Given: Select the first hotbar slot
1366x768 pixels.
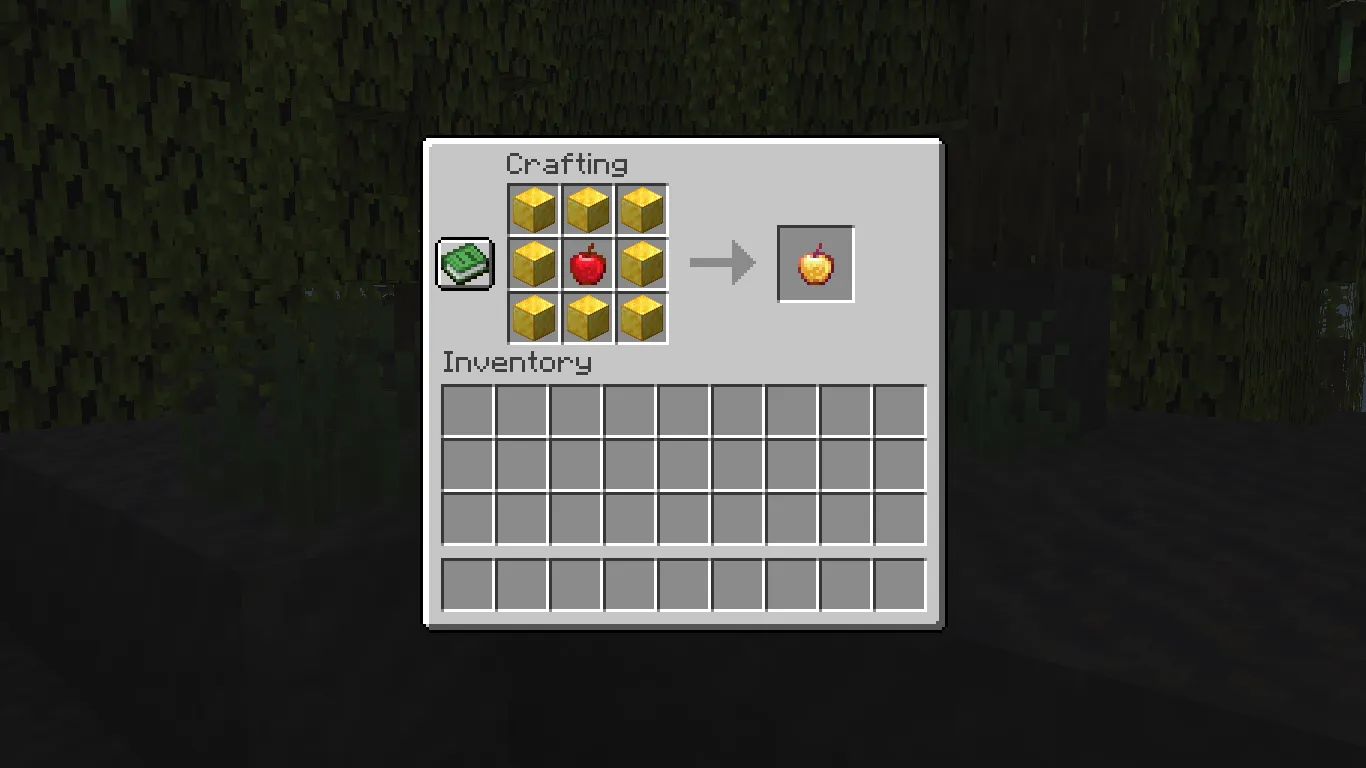Looking at the screenshot, I should [467, 585].
